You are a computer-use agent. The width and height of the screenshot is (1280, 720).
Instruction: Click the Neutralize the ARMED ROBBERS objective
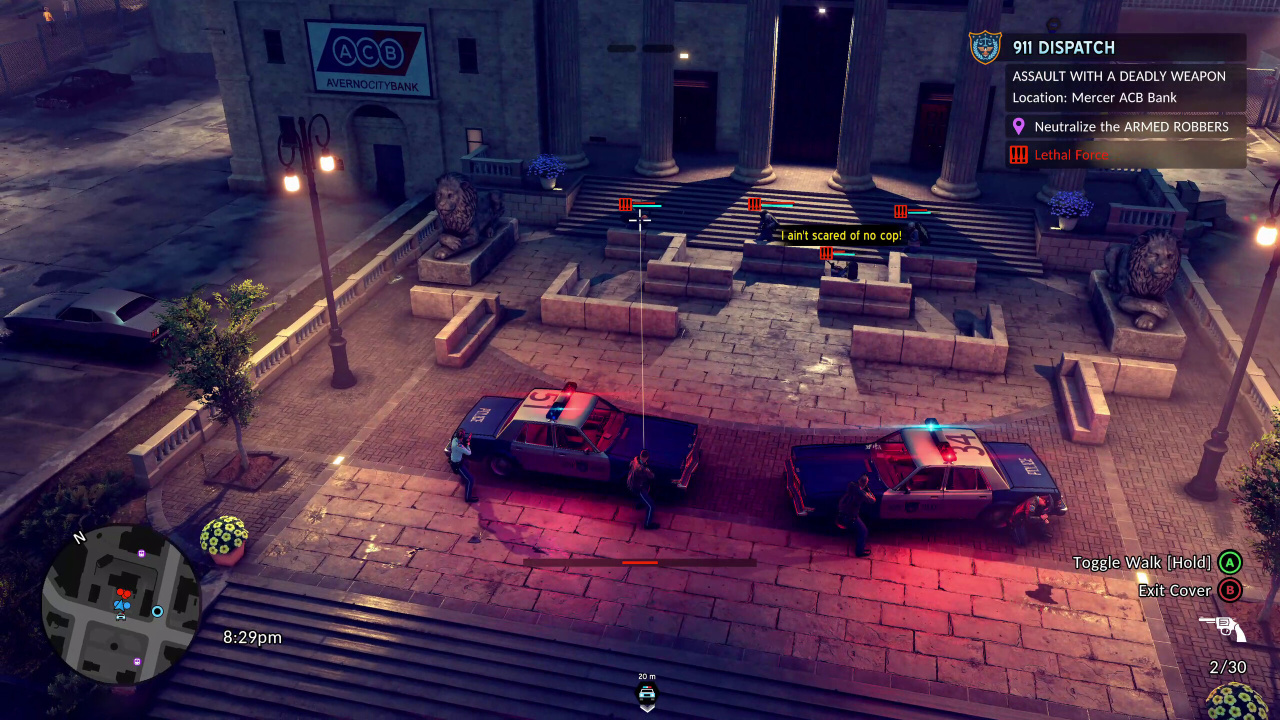[x=1131, y=127]
